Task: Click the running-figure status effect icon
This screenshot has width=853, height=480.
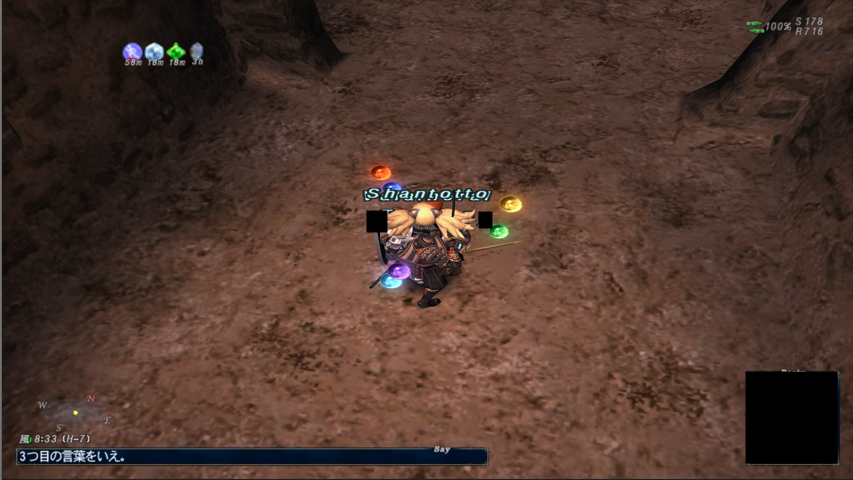Action: click(x=132, y=51)
